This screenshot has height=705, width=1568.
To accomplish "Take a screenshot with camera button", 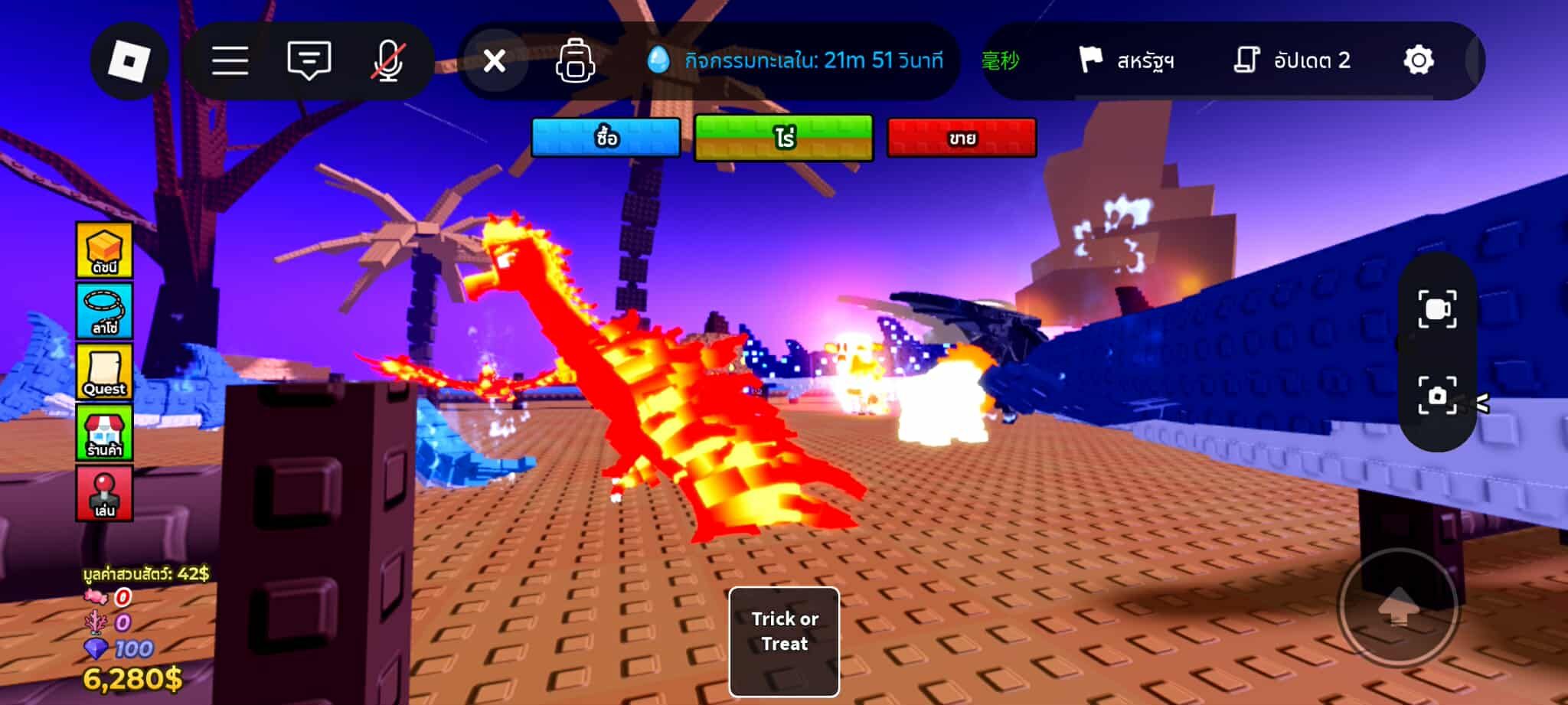I will (x=1437, y=395).
